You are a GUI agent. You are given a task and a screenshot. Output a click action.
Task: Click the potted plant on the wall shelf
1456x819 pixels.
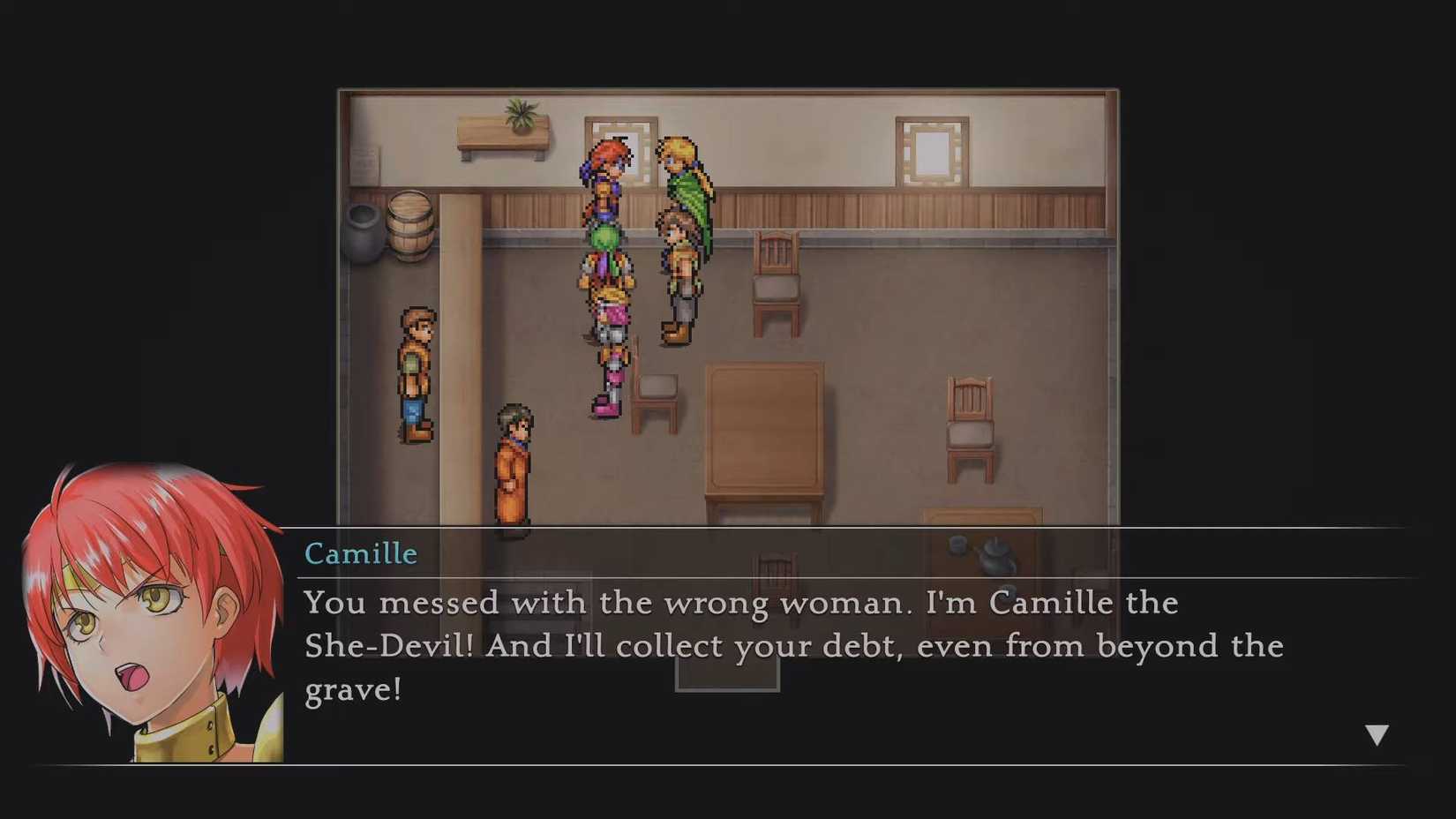point(519,115)
